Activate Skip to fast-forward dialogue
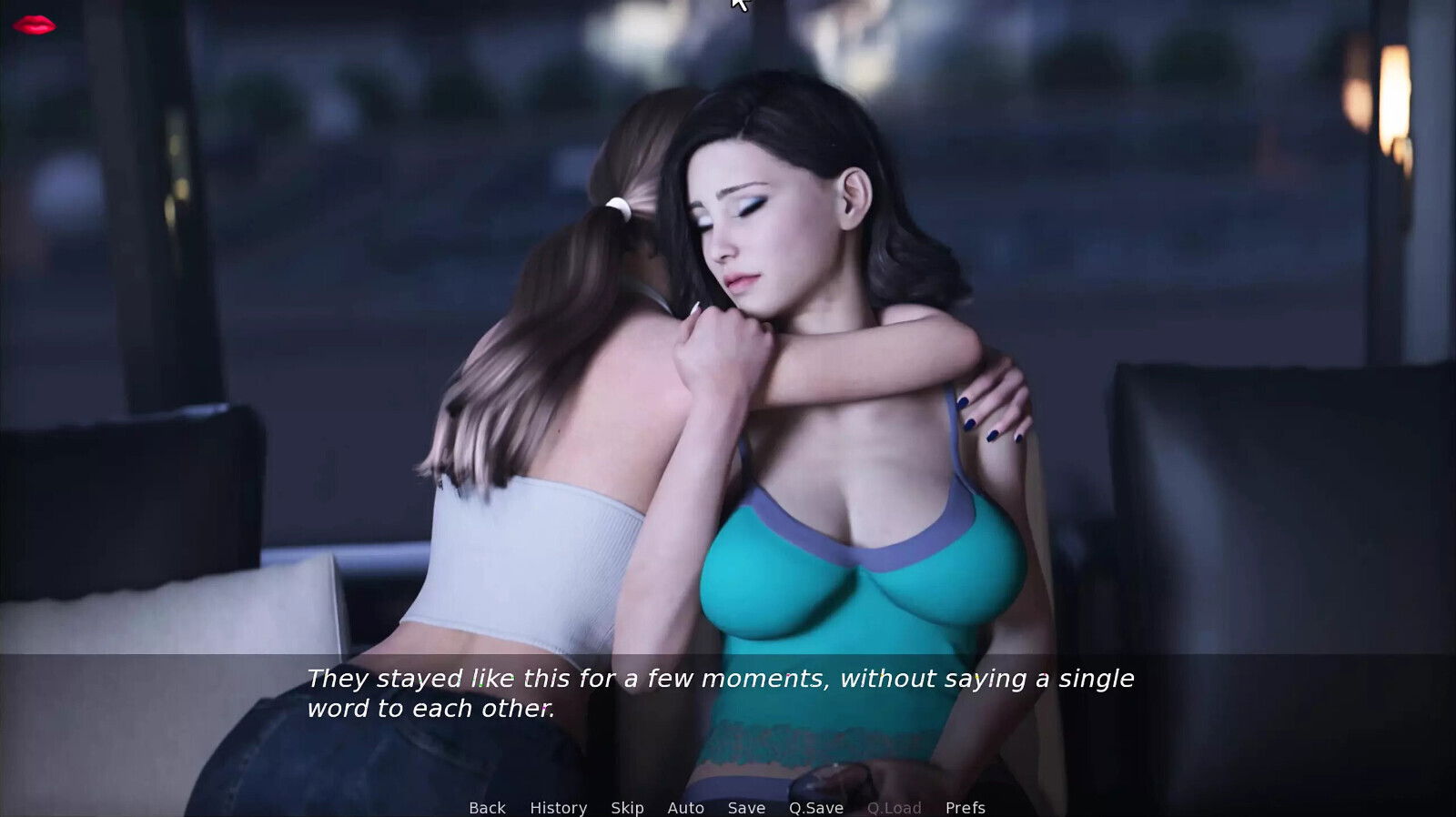 point(627,808)
